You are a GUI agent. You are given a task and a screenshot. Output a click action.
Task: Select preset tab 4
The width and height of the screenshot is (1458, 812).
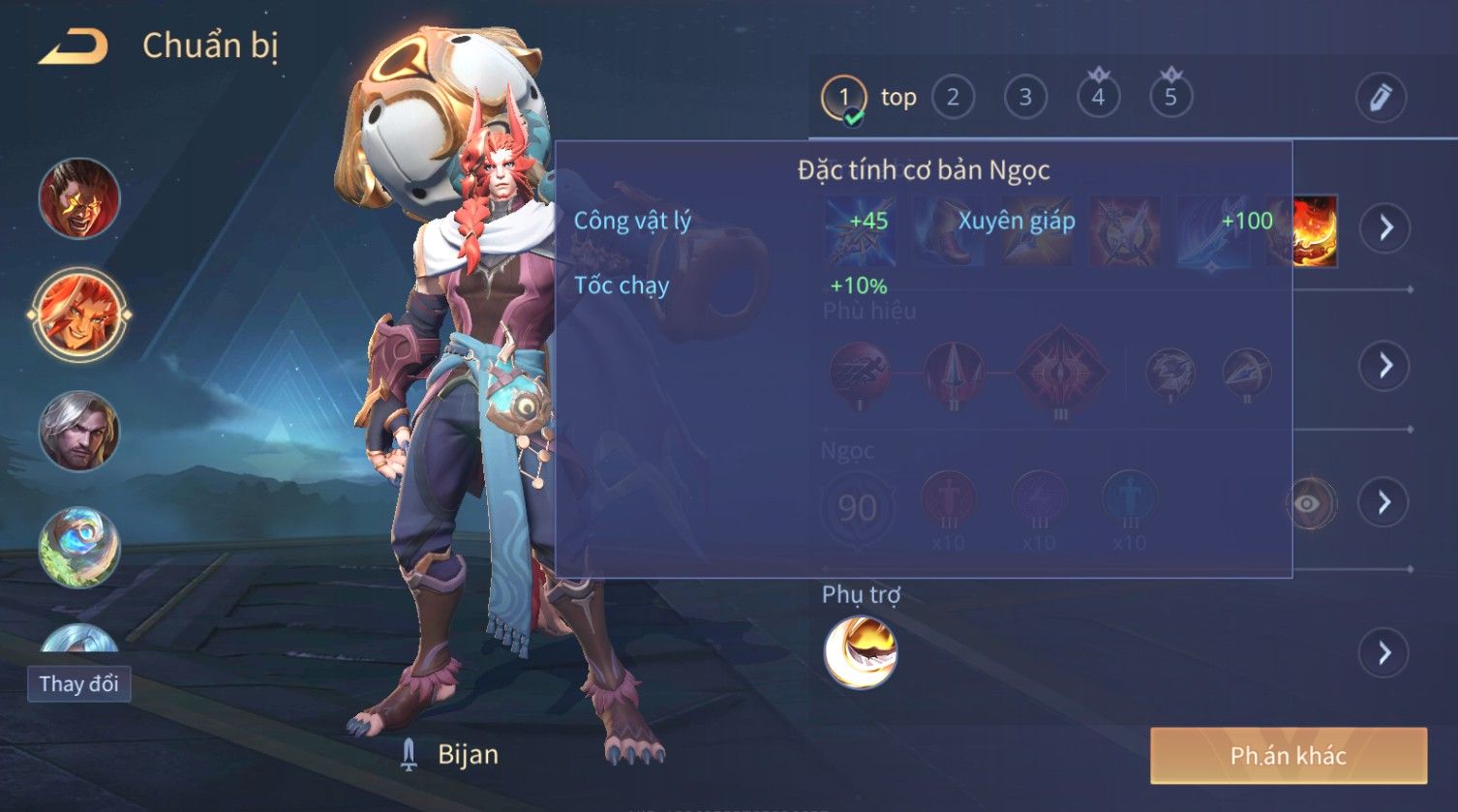point(1098,98)
